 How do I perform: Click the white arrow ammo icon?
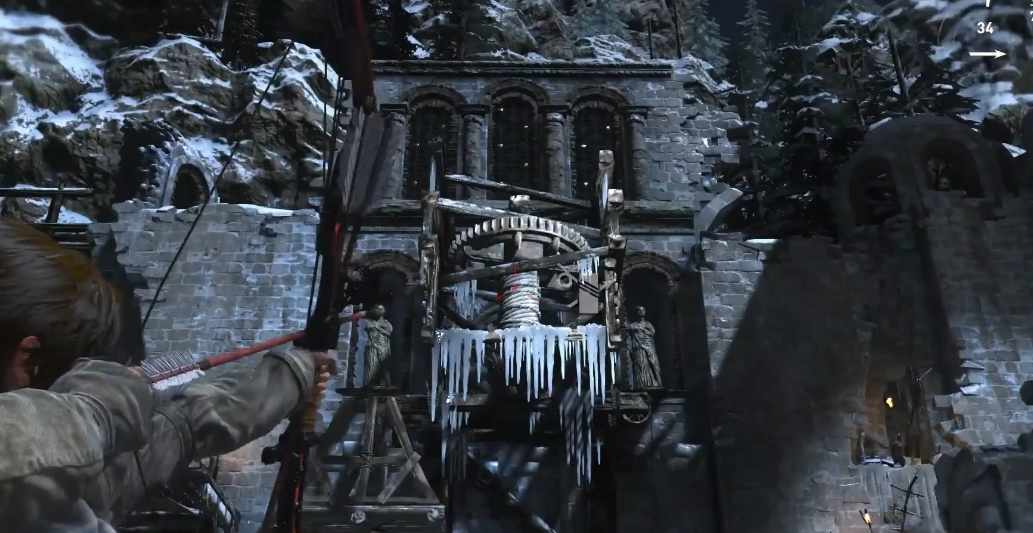click(987, 53)
